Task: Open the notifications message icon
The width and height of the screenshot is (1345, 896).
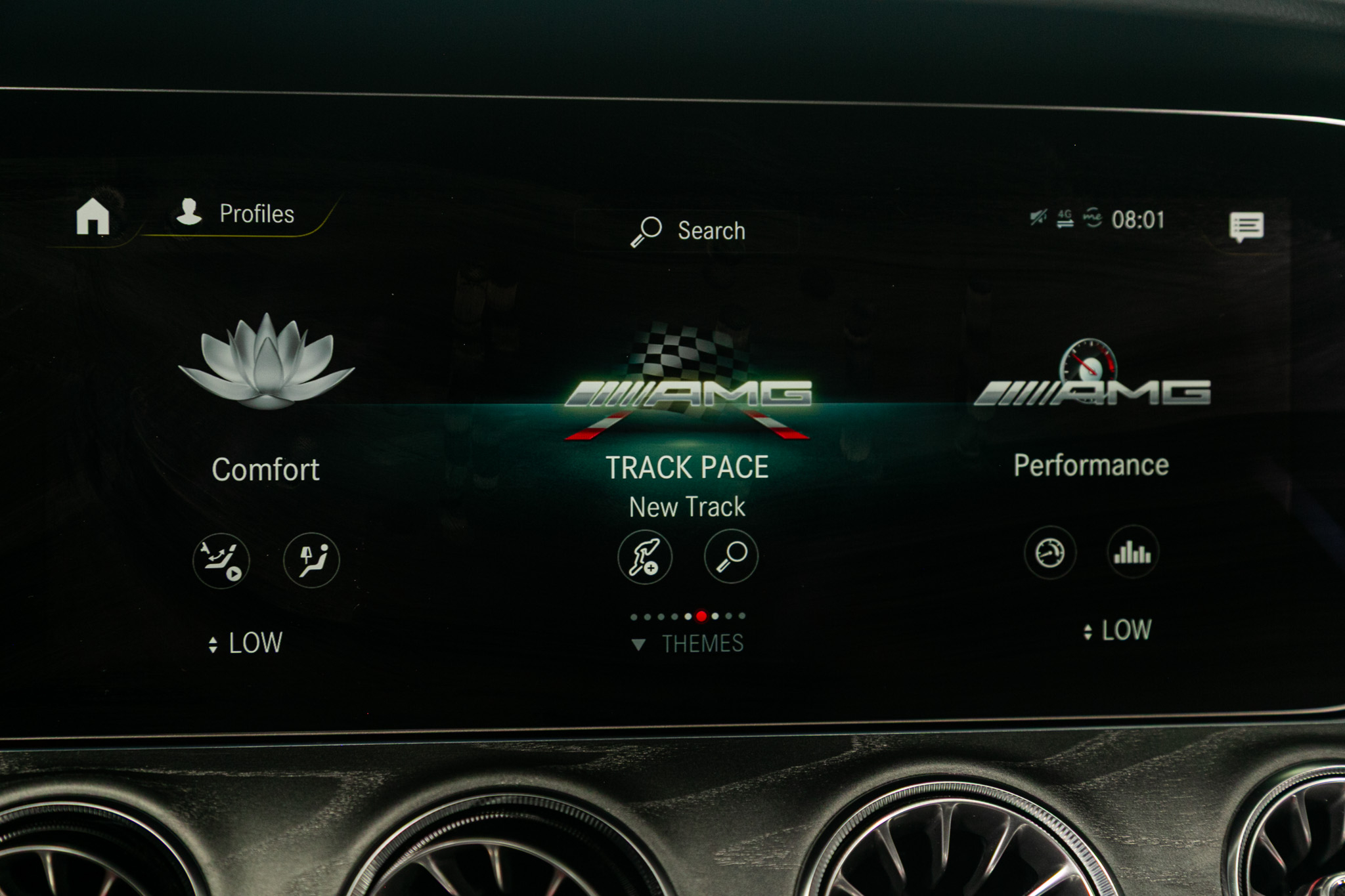Action: point(1246,227)
